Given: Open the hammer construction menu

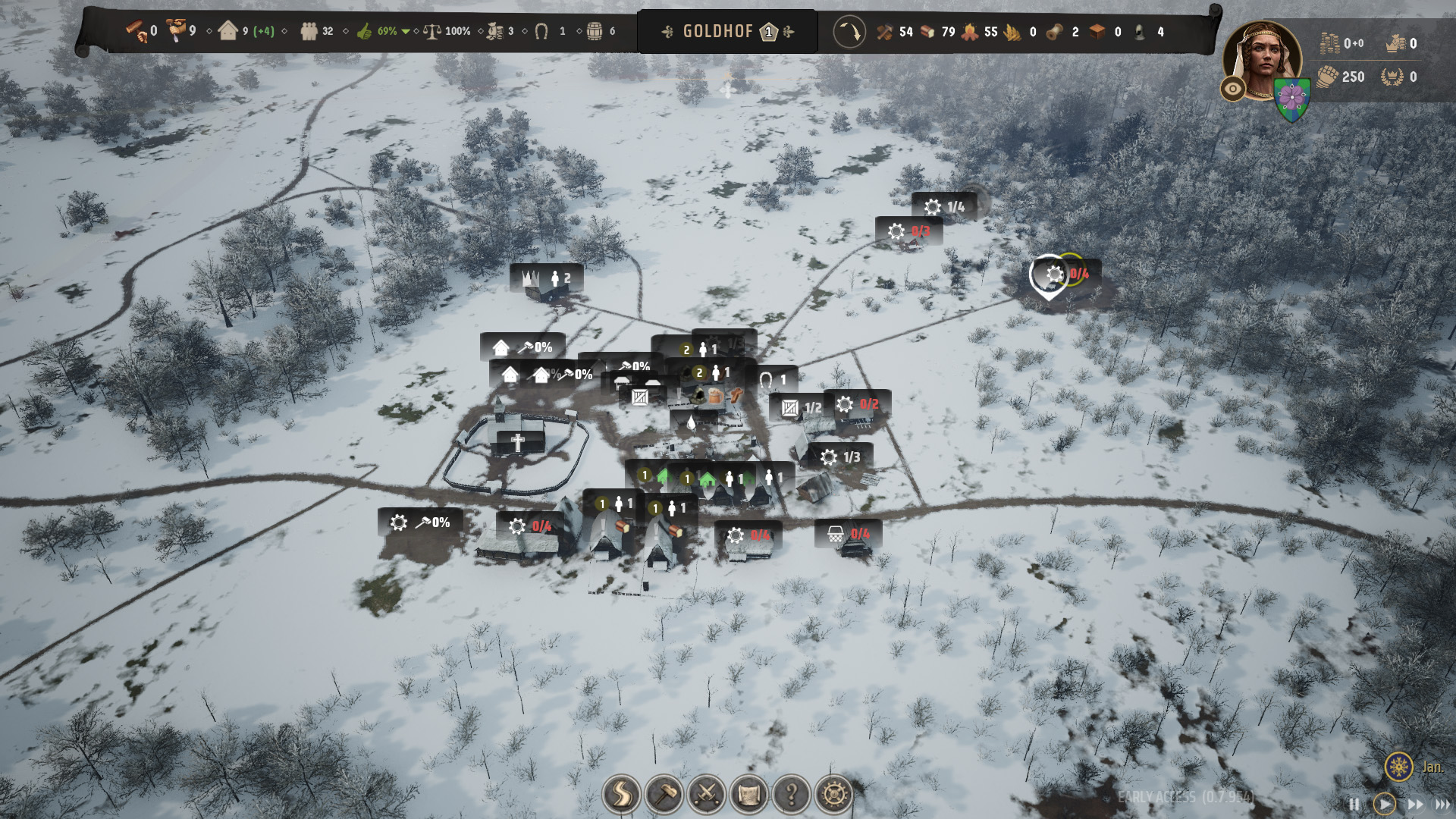Looking at the screenshot, I should [x=664, y=794].
